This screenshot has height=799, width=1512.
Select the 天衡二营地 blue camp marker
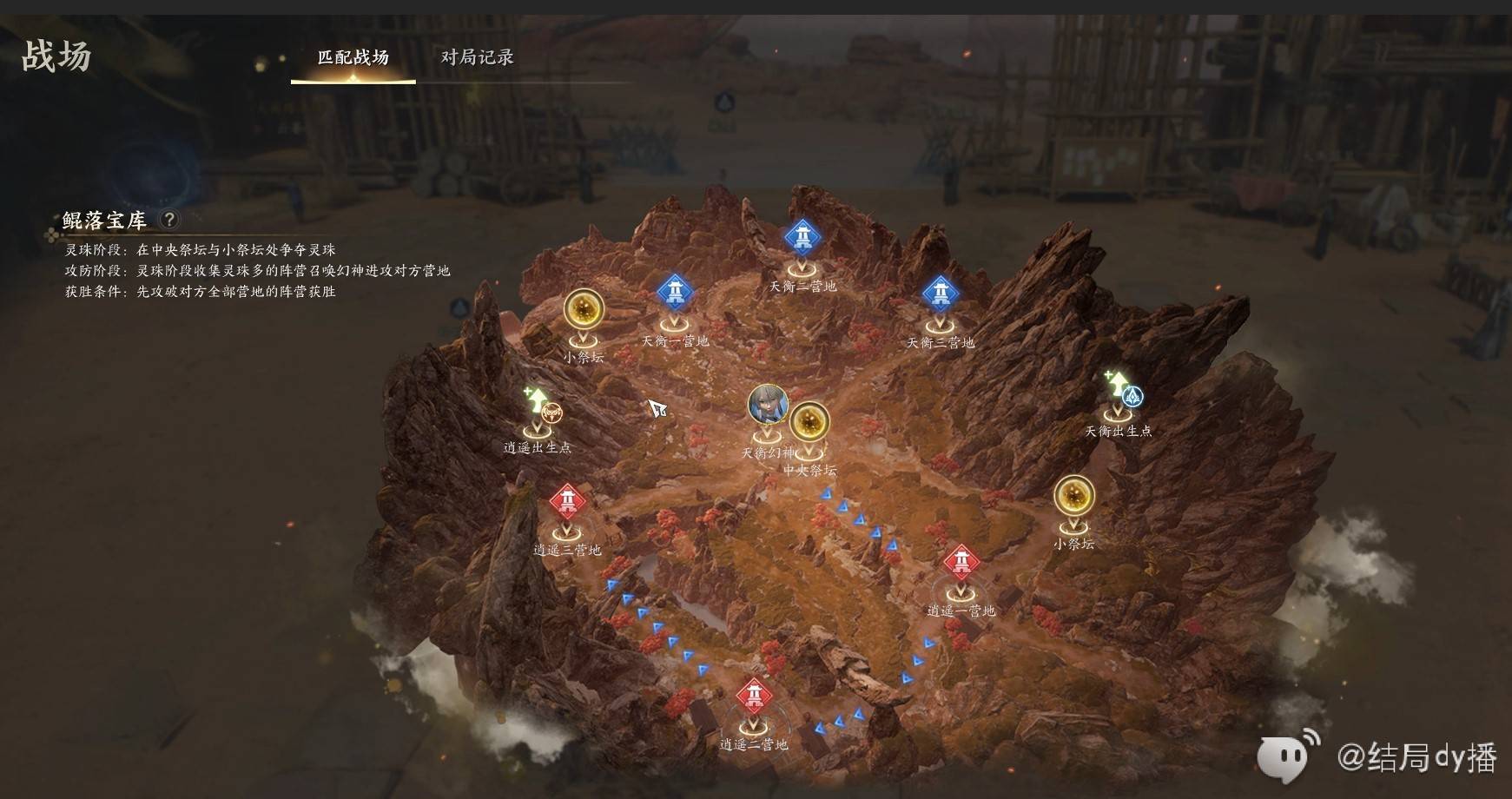coord(802,236)
